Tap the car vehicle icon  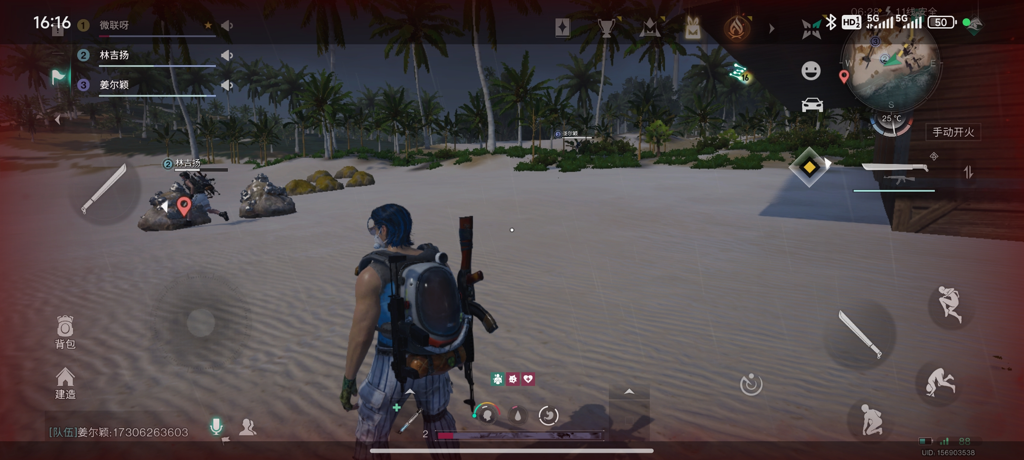click(x=812, y=104)
